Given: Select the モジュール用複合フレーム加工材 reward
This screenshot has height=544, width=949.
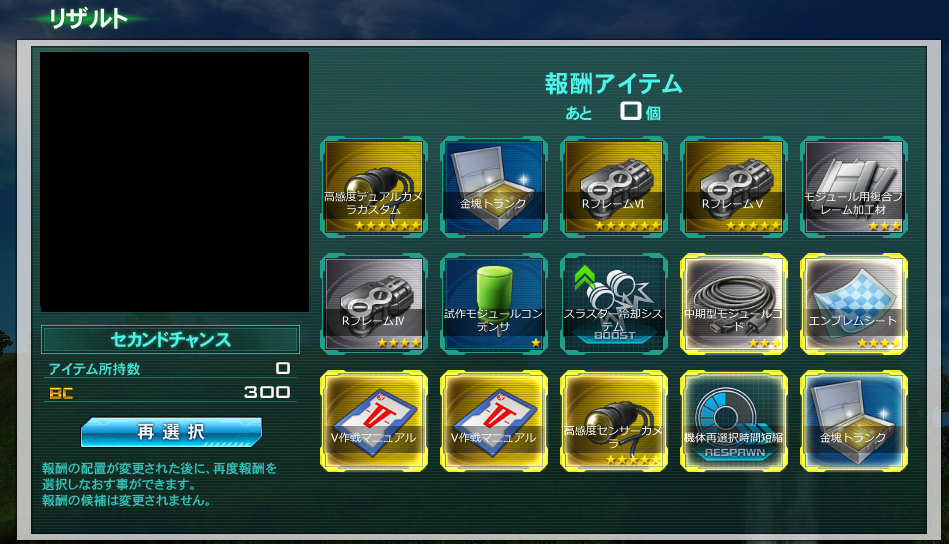Looking at the screenshot, I should 854,186.
